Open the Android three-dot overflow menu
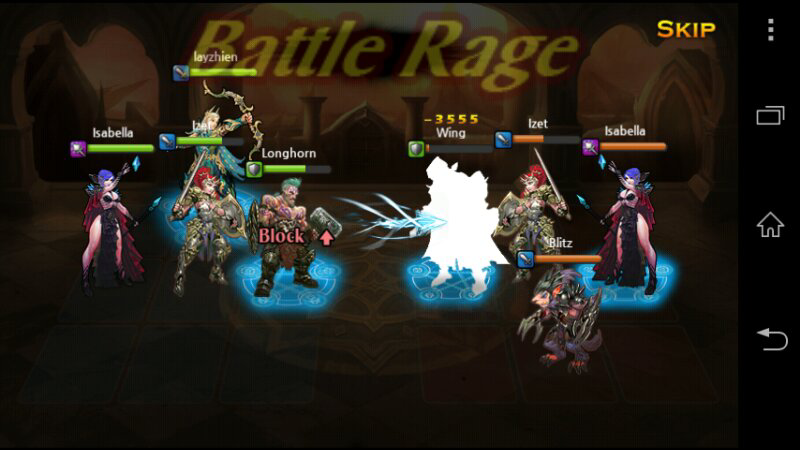The height and width of the screenshot is (450, 800). [x=770, y=29]
